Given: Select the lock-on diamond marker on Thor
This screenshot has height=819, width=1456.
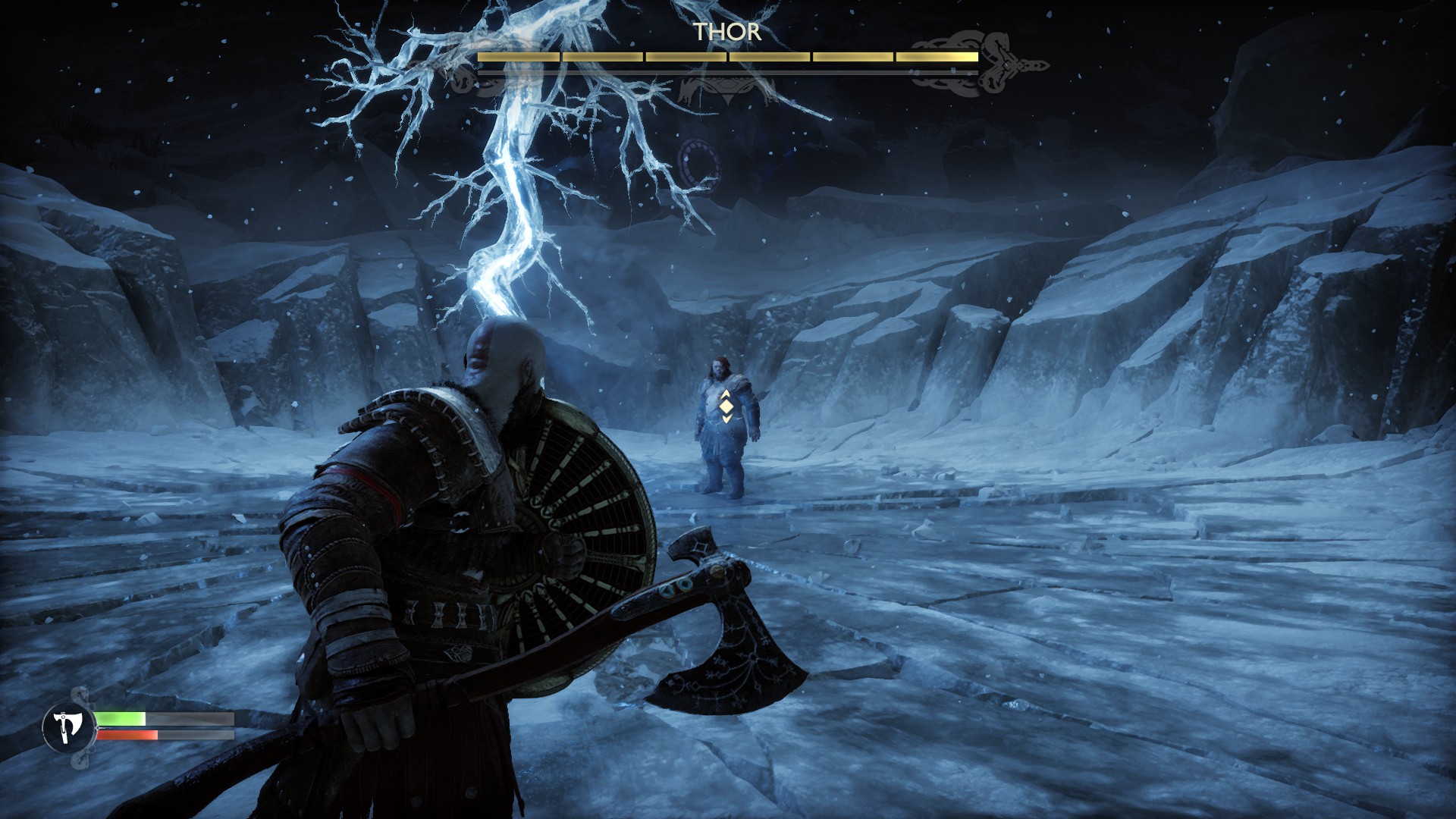Looking at the screenshot, I should tap(726, 406).
